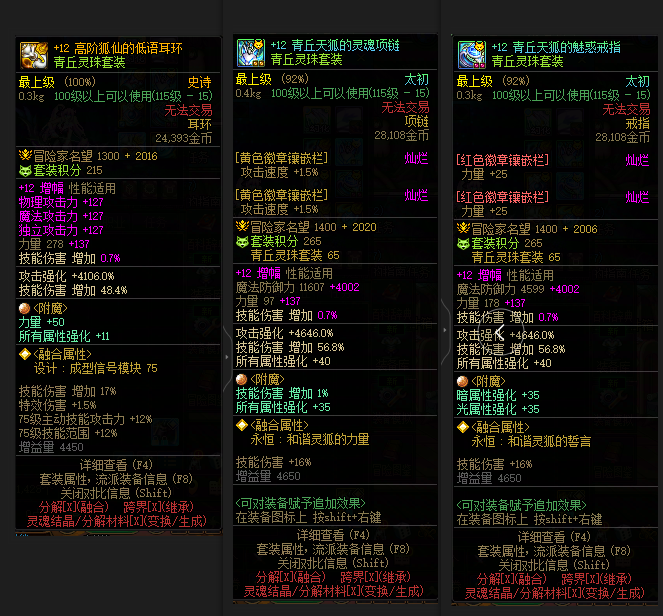Click the fox spirit earring icon
This screenshot has width=663, height=616.
(34, 55)
